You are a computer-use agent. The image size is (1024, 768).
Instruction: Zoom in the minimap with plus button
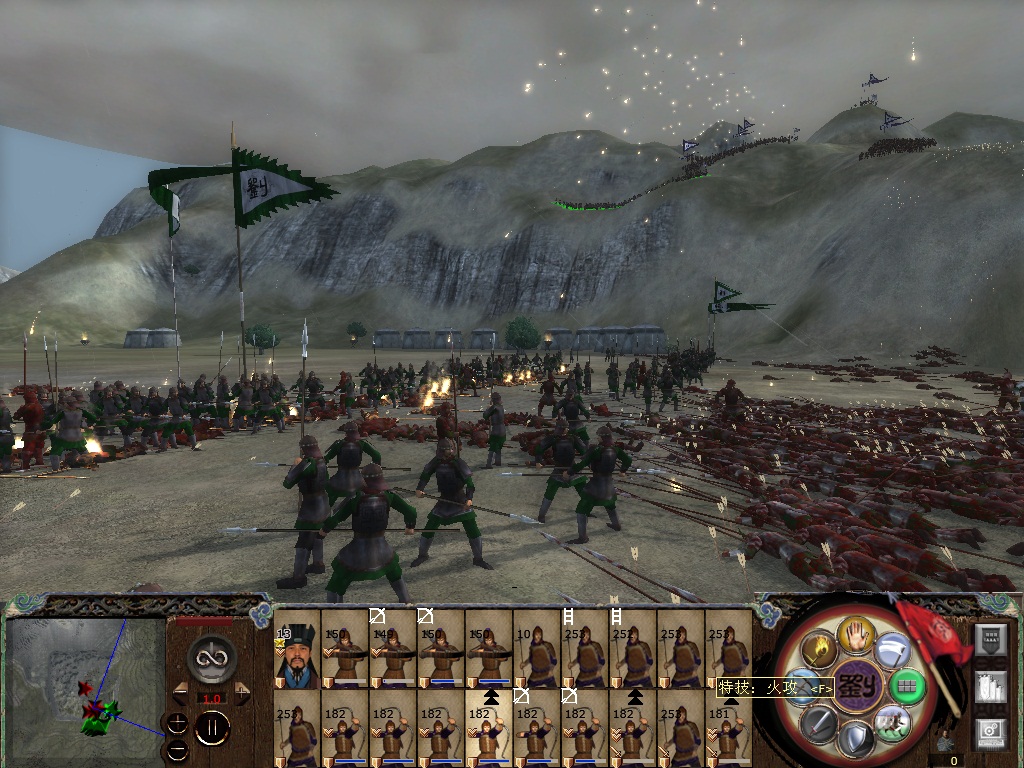pyautogui.click(x=177, y=722)
